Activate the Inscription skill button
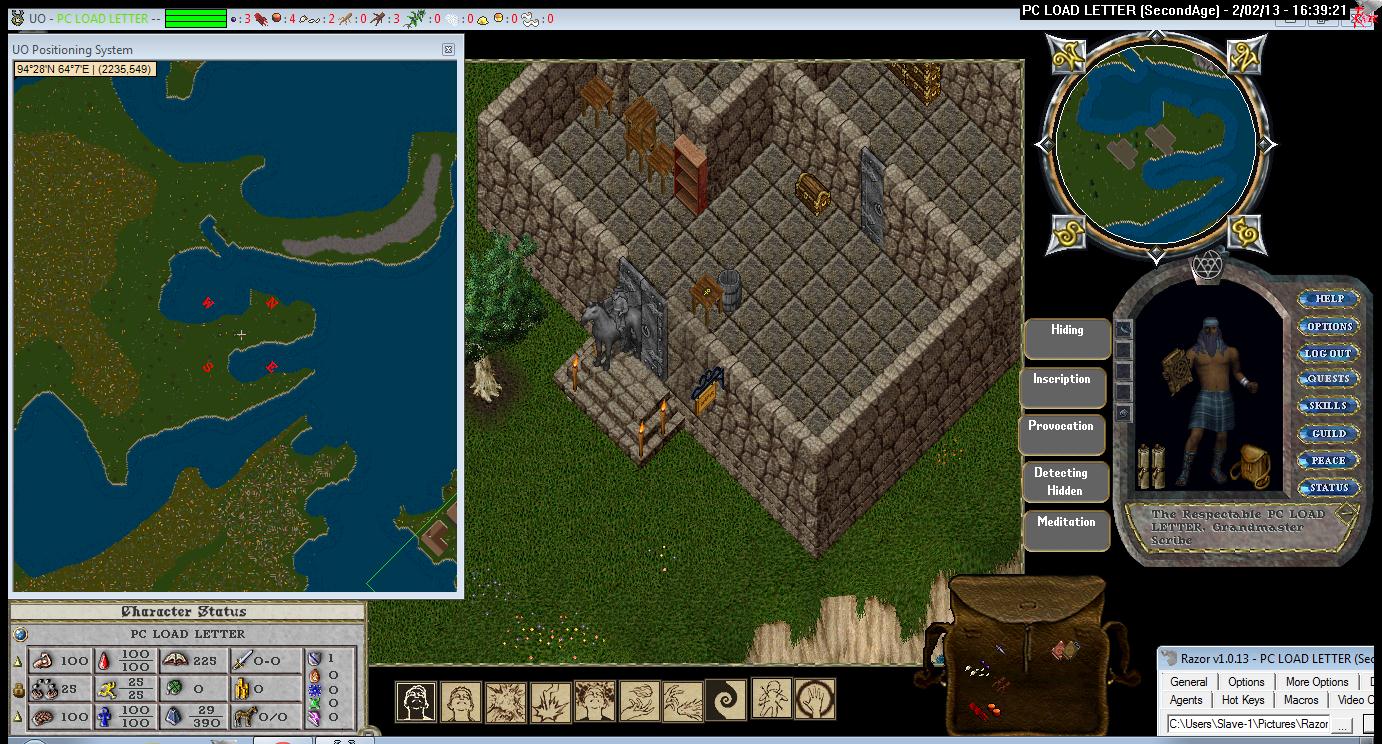Viewport: 1382px width, 744px height. 1062,387
